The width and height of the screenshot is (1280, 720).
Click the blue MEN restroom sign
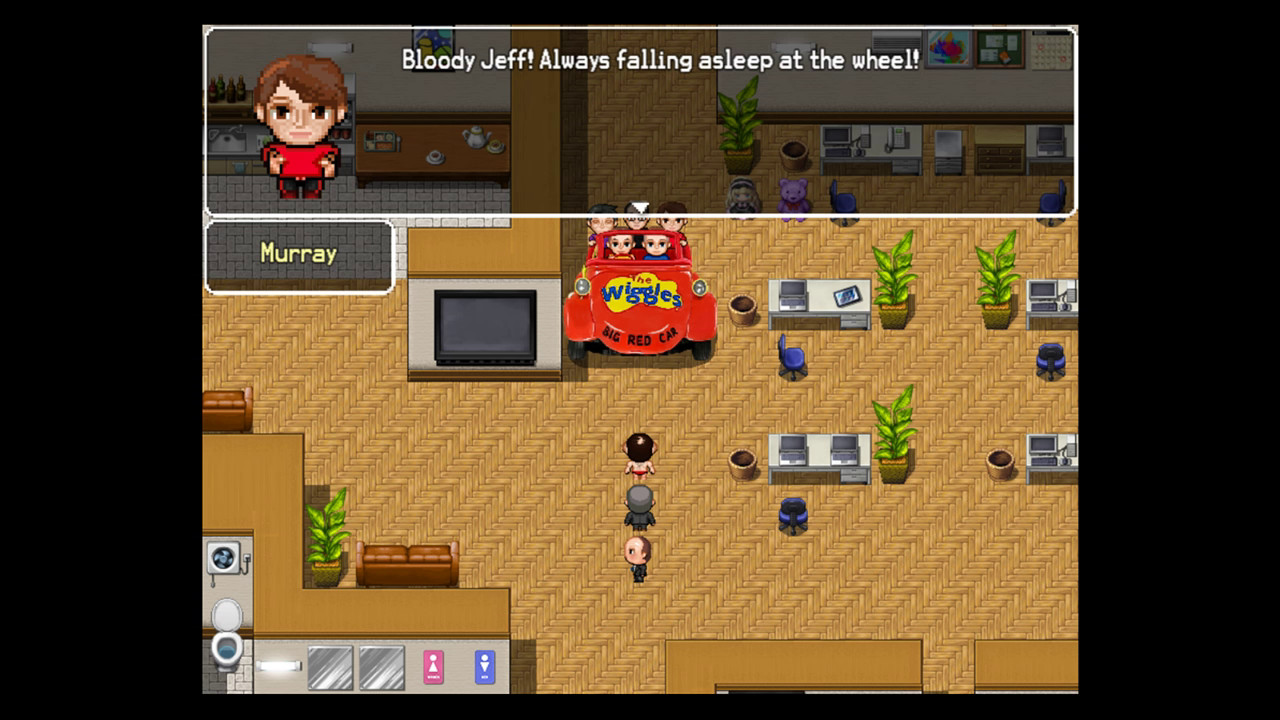click(x=484, y=667)
